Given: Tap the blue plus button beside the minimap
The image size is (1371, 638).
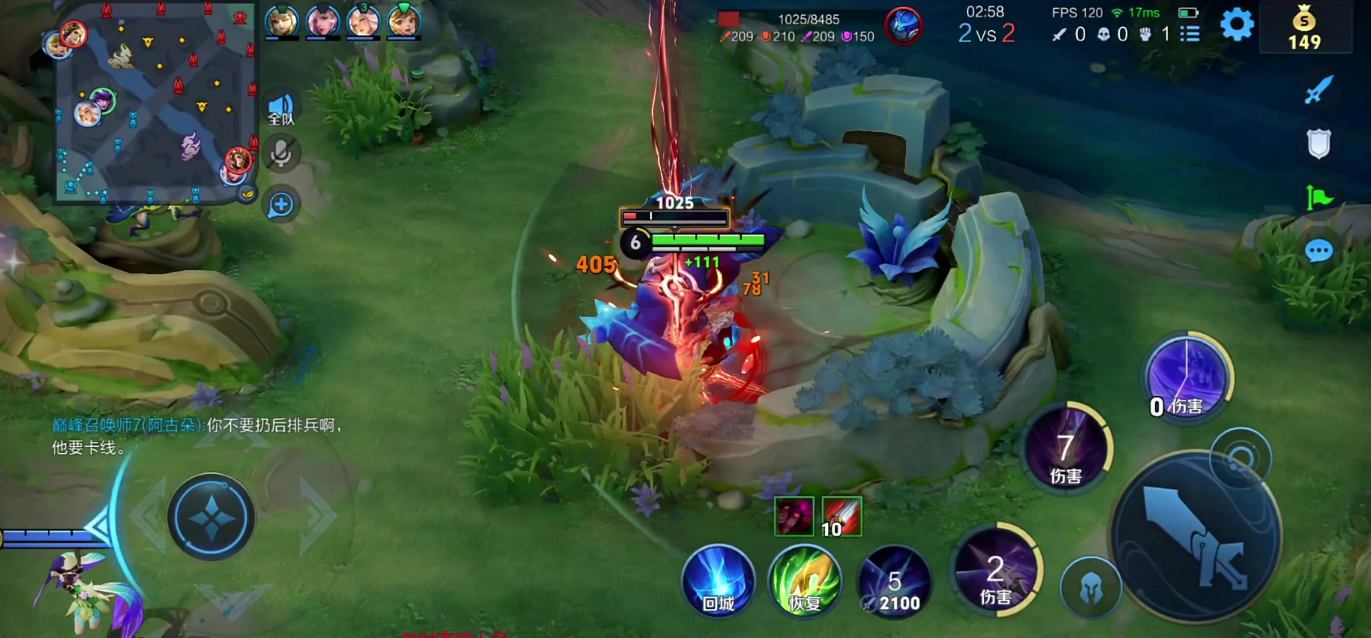Looking at the screenshot, I should (281, 205).
